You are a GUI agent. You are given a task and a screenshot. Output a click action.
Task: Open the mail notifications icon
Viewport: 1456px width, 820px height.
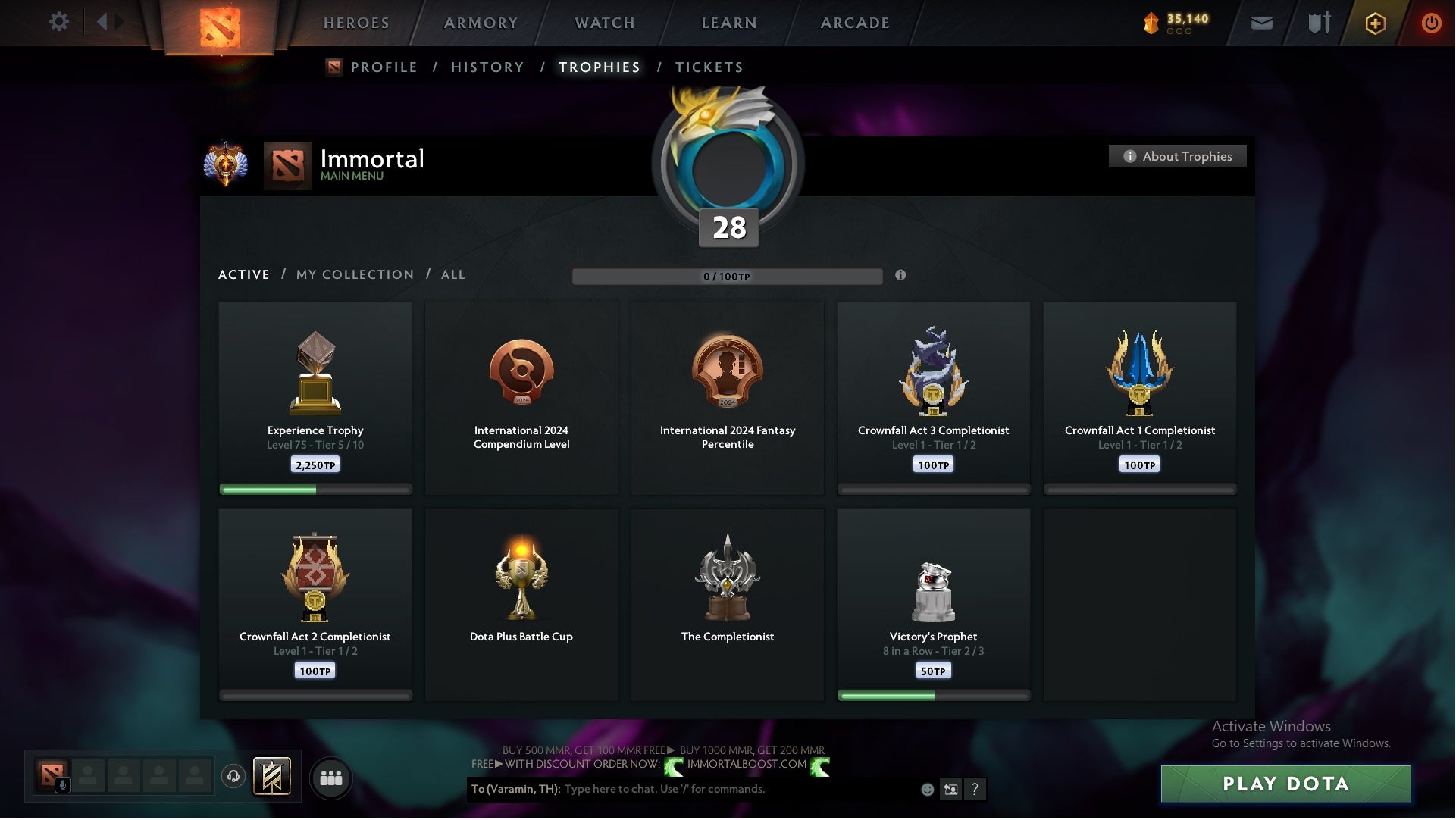(1263, 23)
